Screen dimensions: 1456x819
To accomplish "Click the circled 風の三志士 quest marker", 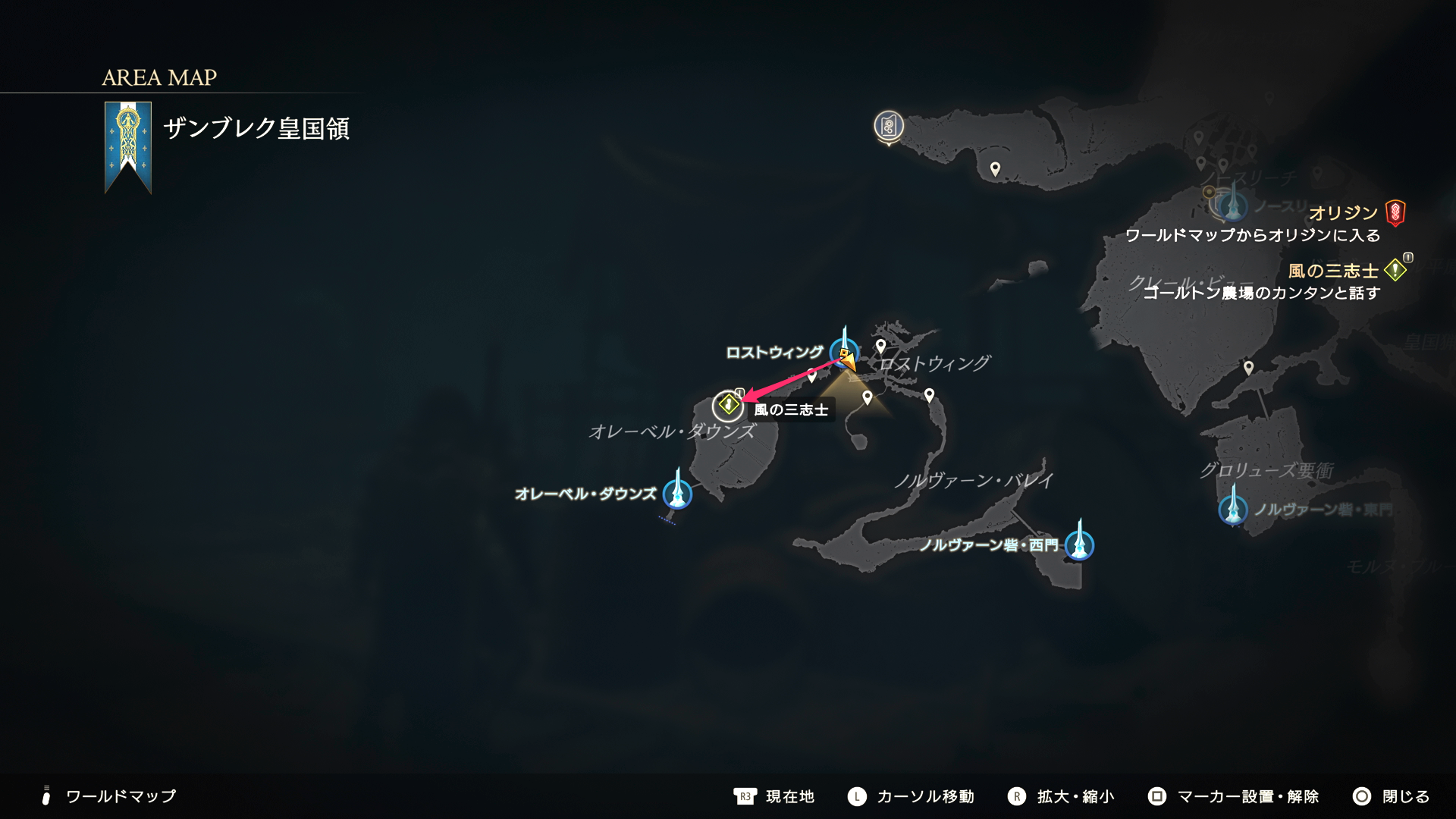I will pyautogui.click(x=728, y=406).
